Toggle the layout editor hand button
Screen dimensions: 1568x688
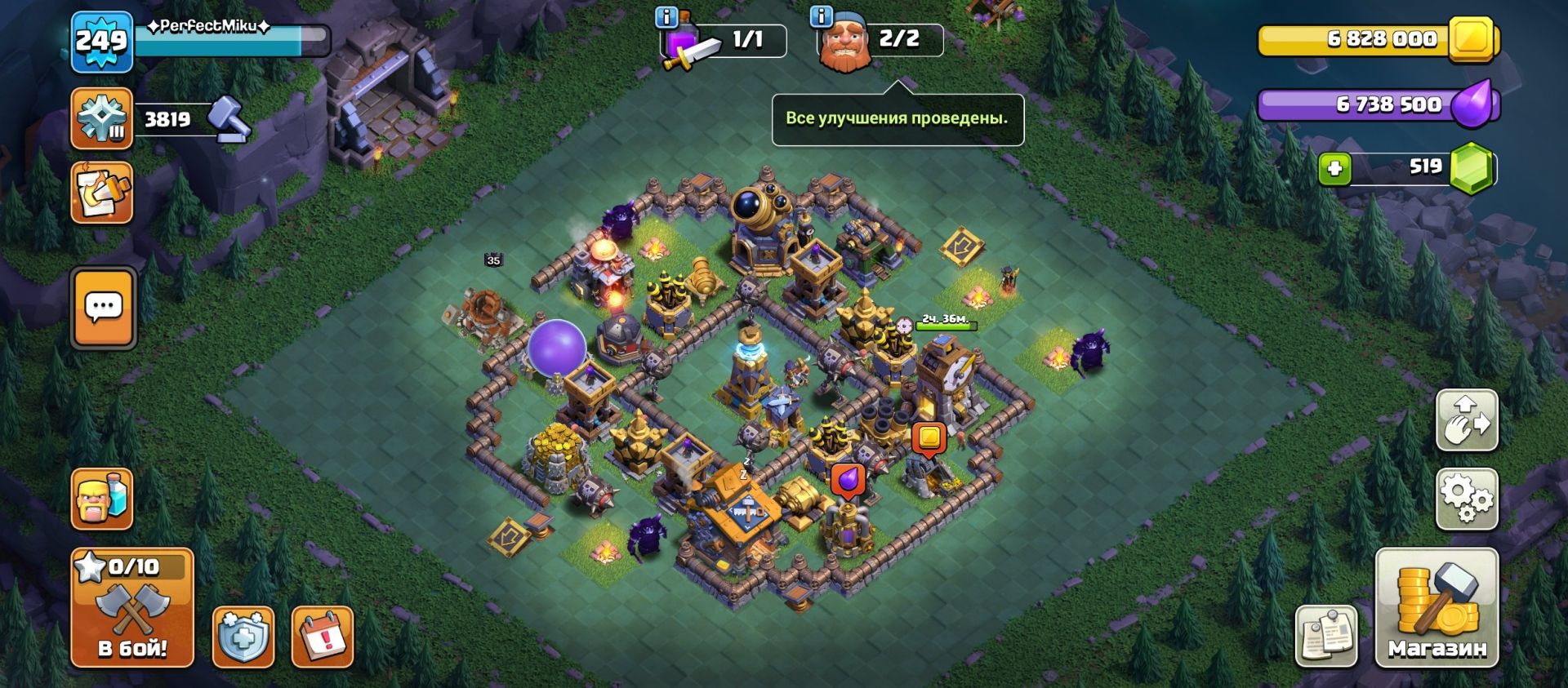[x=1467, y=420]
